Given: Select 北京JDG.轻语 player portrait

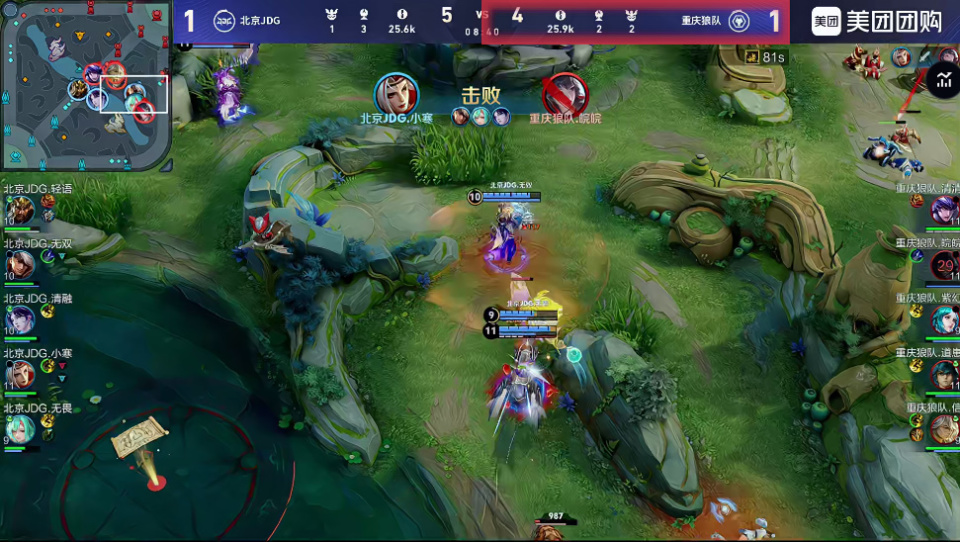Looking at the screenshot, I should (x=20, y=209).
